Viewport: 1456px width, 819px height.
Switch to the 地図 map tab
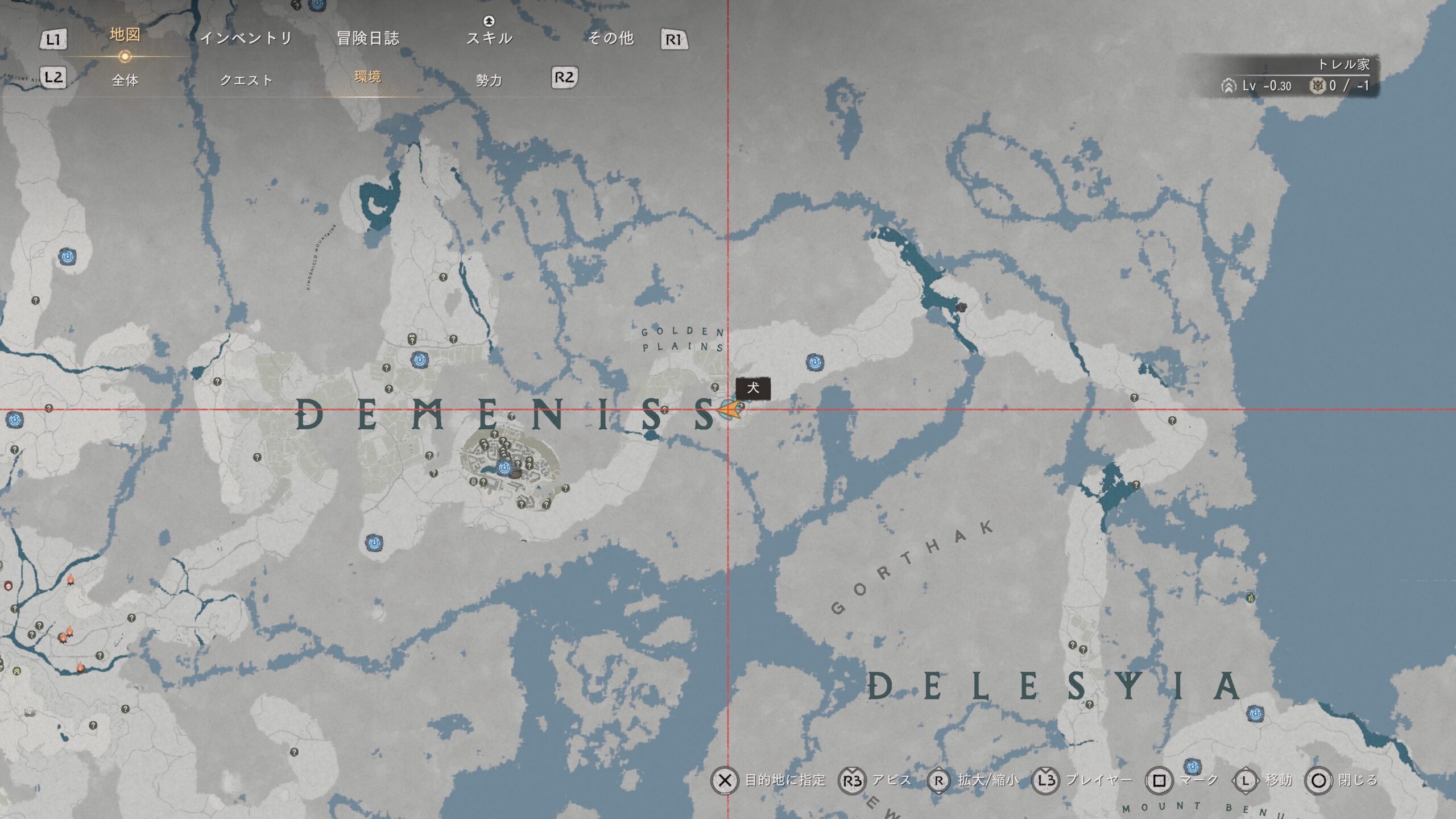[x=125, y=35]
